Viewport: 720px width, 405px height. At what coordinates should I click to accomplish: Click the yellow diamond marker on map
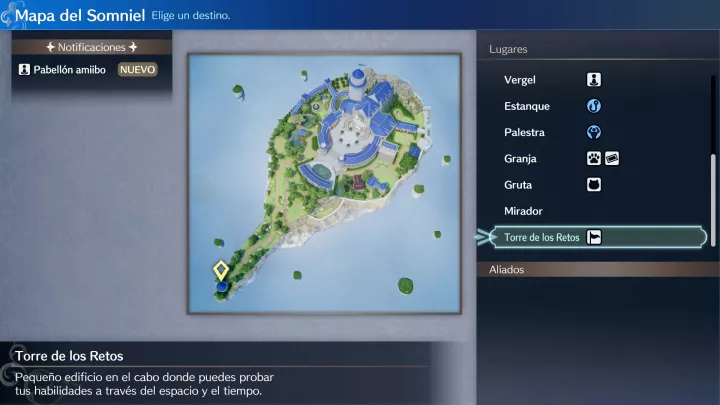pos(221,270)
